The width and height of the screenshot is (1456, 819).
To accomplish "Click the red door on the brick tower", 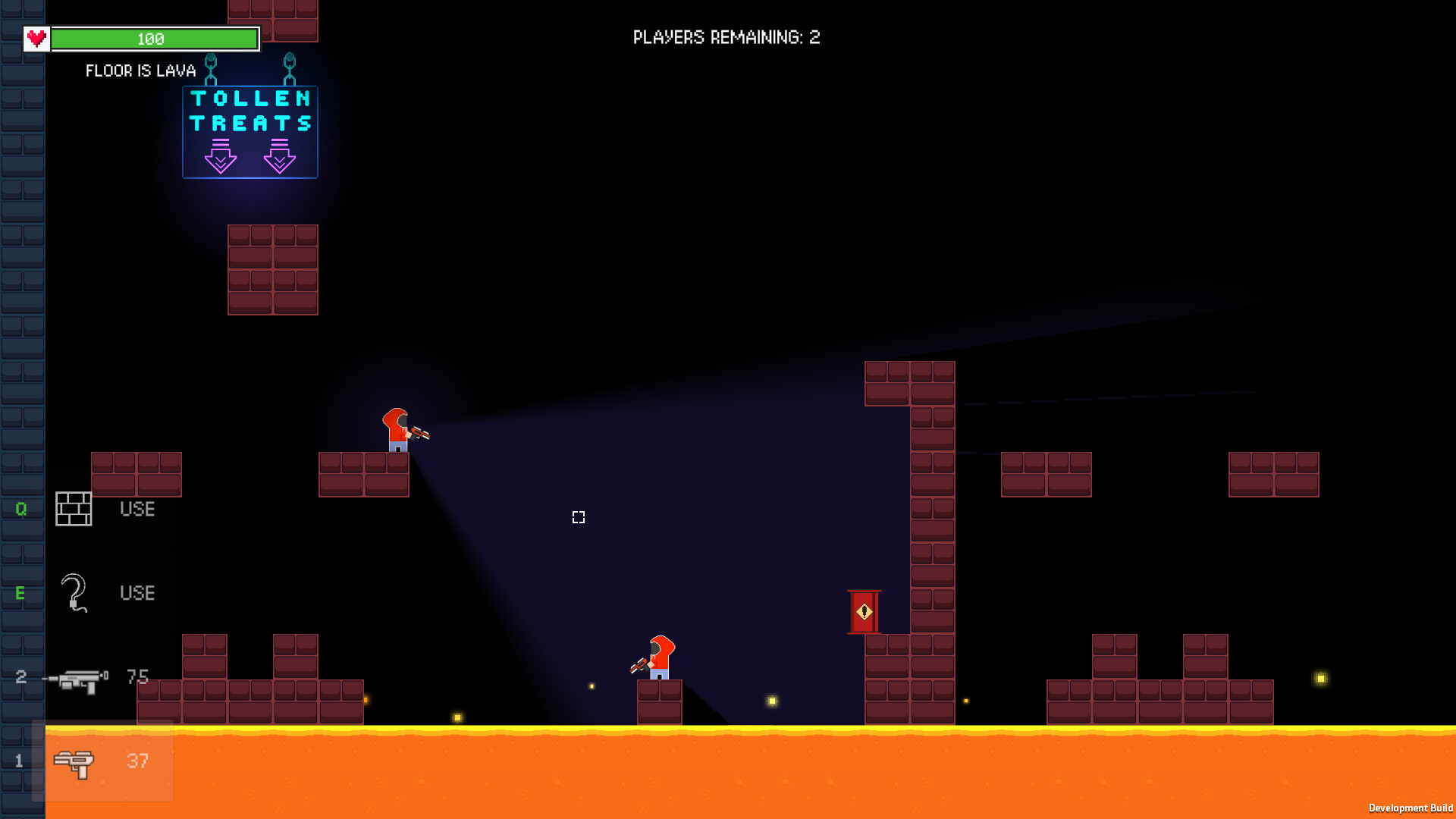I will (864, 611).
